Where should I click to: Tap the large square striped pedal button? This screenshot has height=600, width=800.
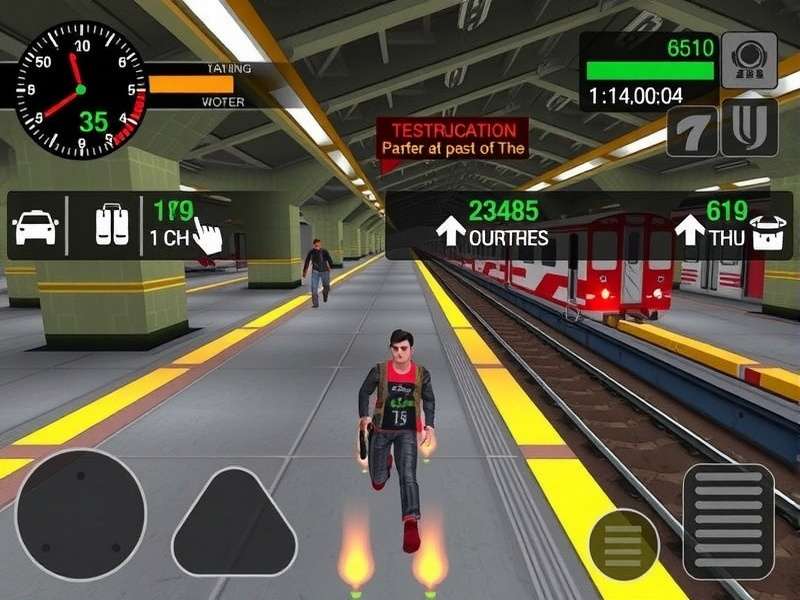pyautogui.click(x=728, y=521)
